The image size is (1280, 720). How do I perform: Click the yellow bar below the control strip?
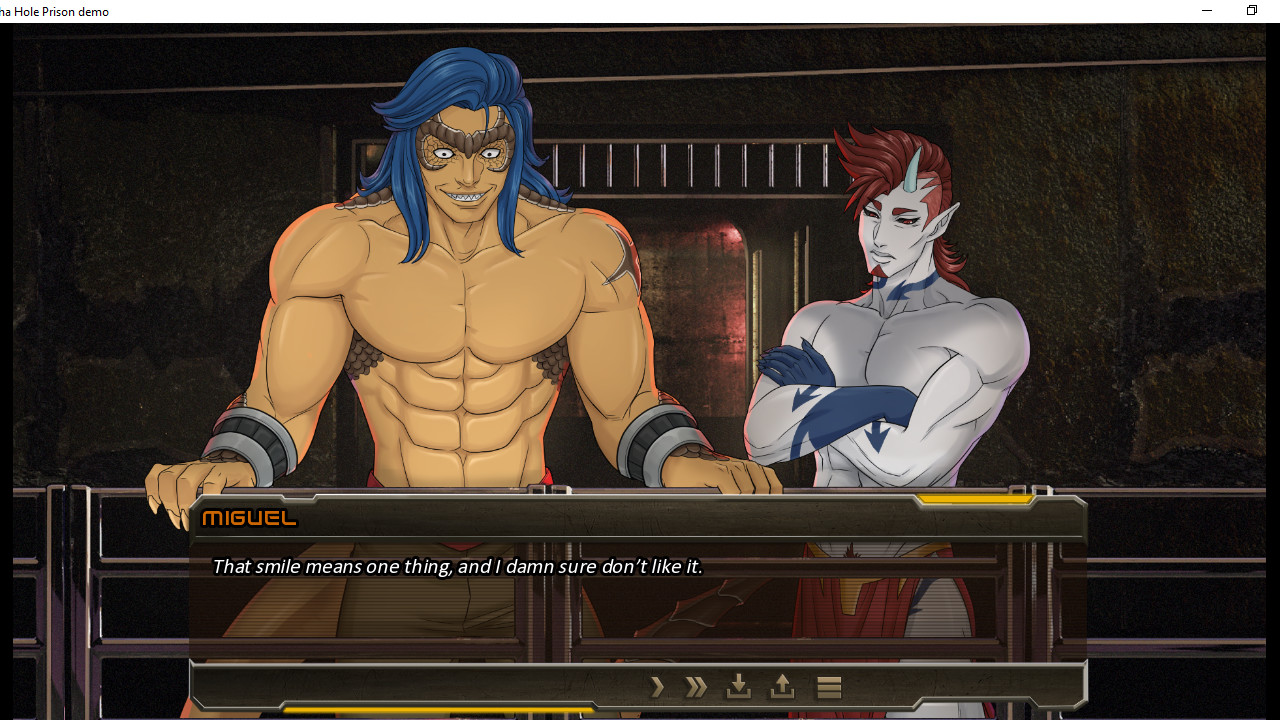(x=440, y=707)
